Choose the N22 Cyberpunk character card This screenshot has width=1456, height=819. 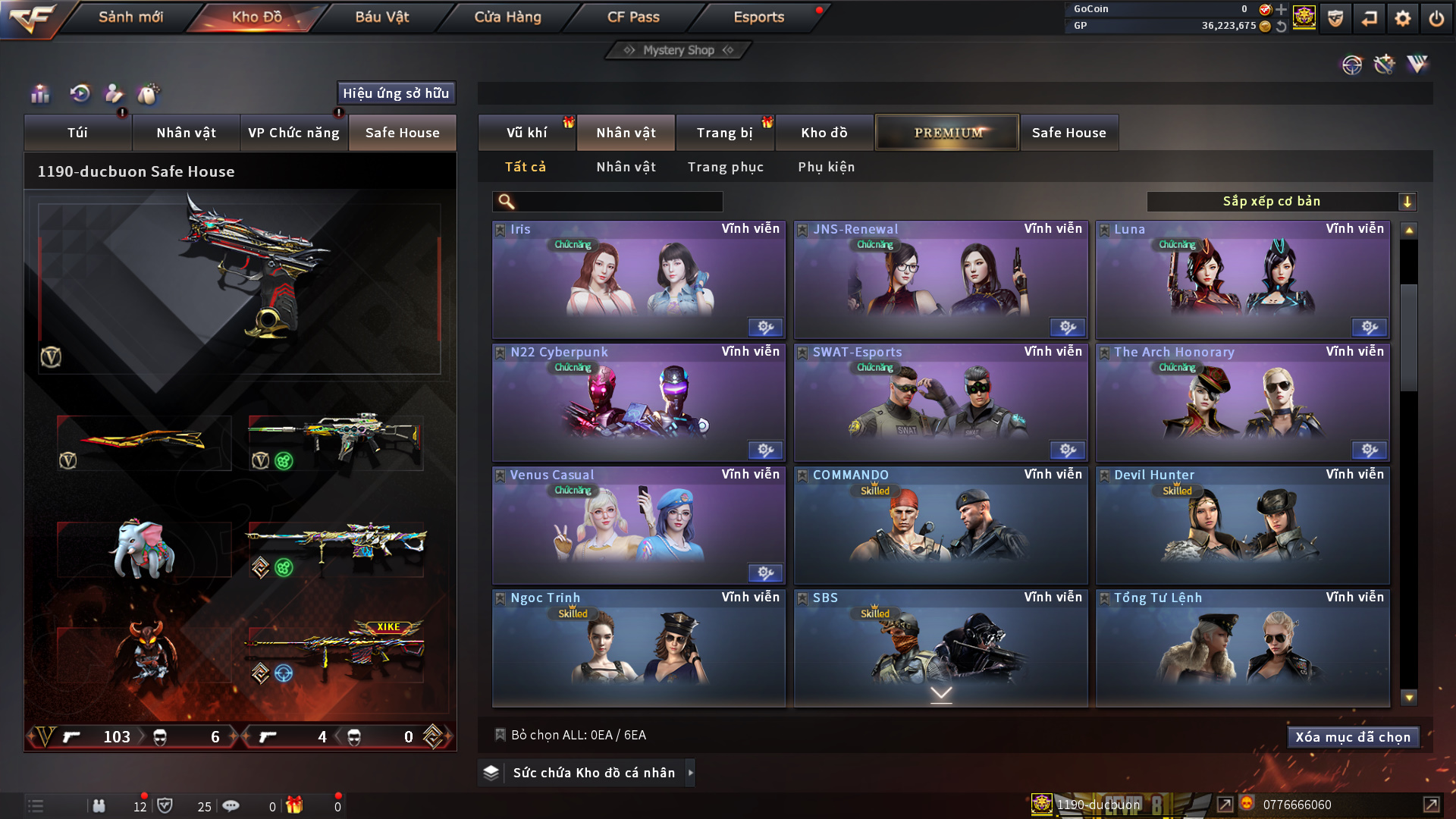coord(639,402)
